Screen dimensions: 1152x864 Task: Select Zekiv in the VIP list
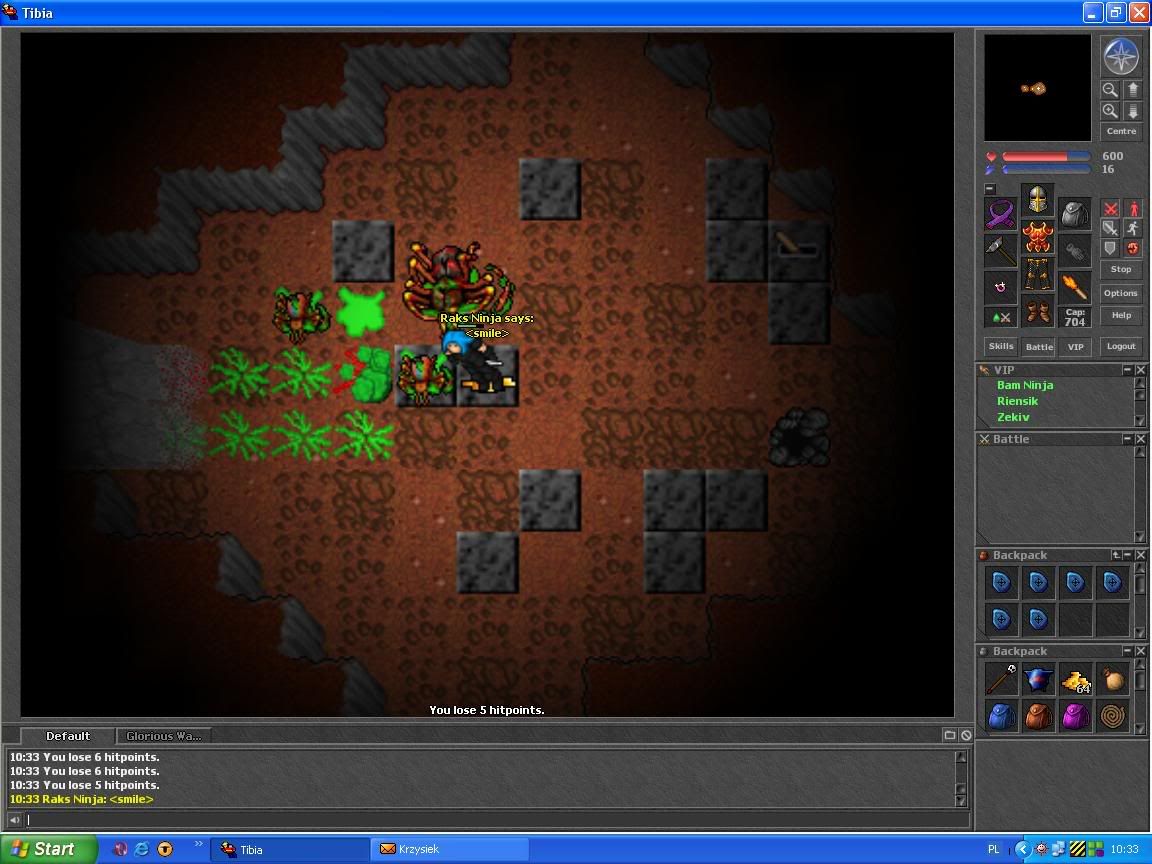(1013, 417)
